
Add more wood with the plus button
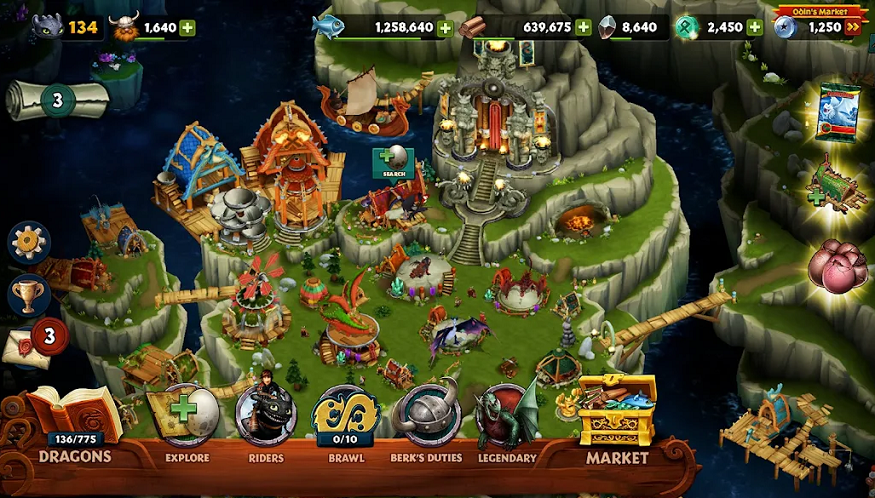point(583,27)
